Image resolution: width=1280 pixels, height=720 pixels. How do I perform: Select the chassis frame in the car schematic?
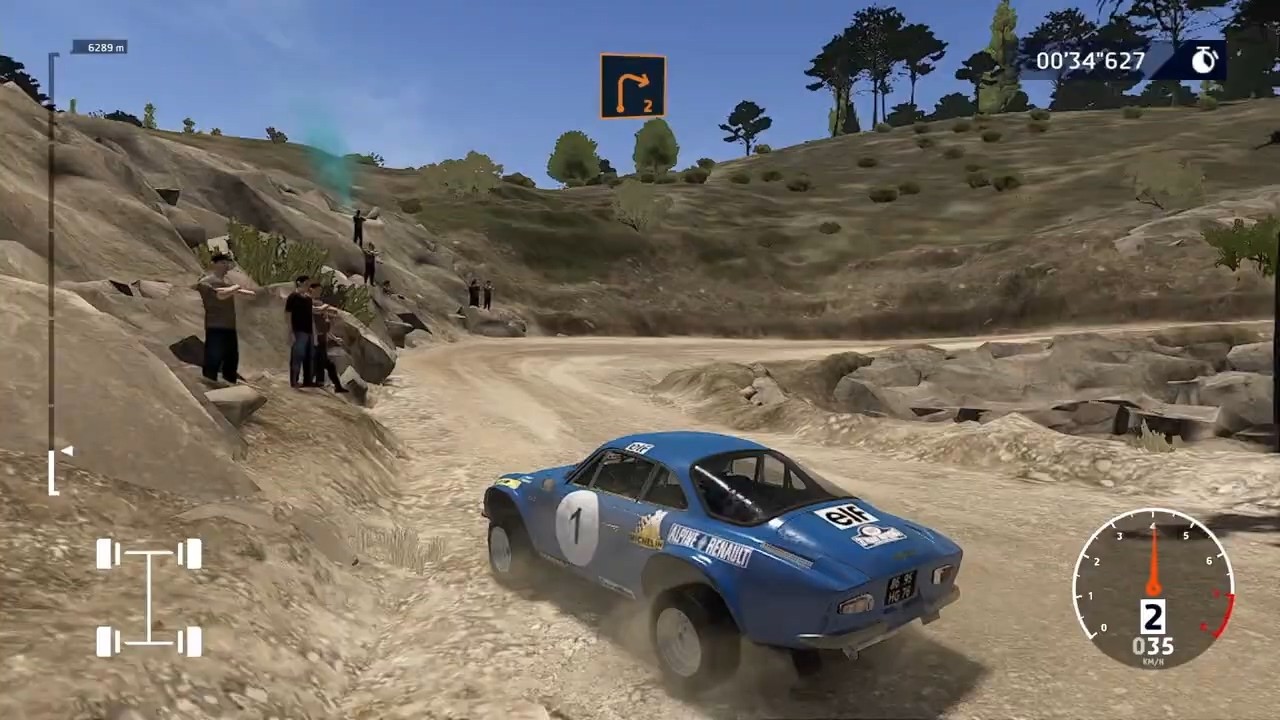[x=148, y=597]
